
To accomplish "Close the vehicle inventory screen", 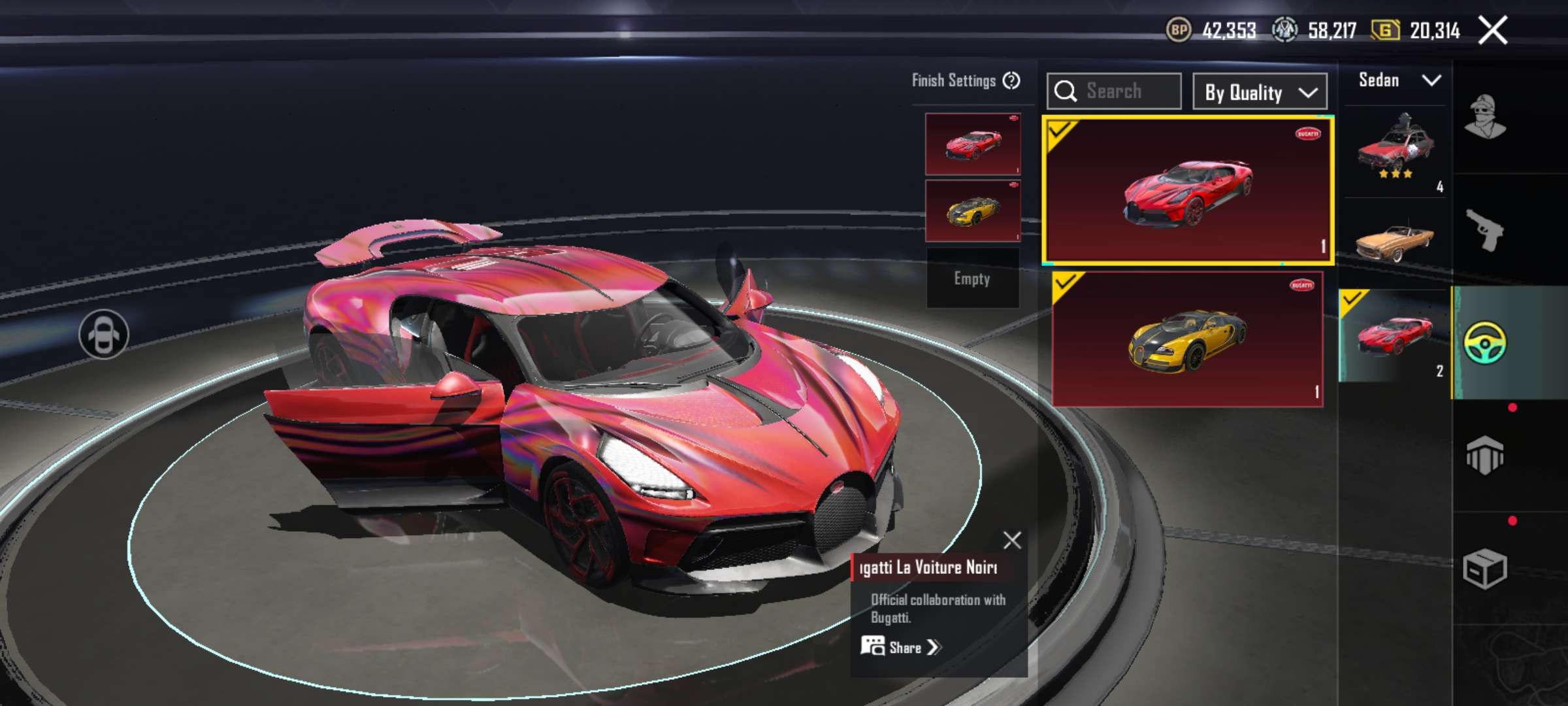I will tap(1492, 31).
